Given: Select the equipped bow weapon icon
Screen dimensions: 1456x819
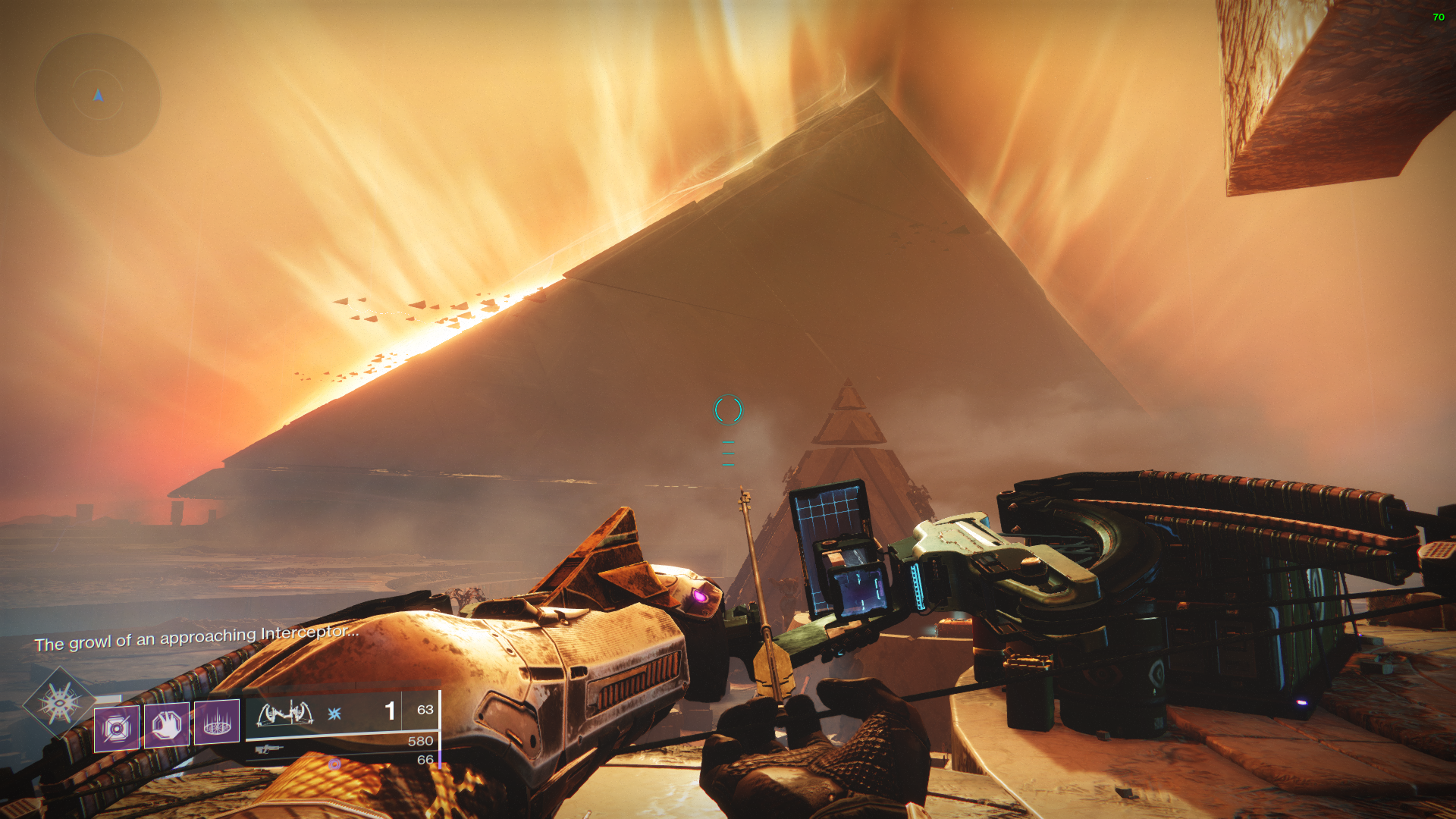Looking at the screenshot, I should coord(285,714).
